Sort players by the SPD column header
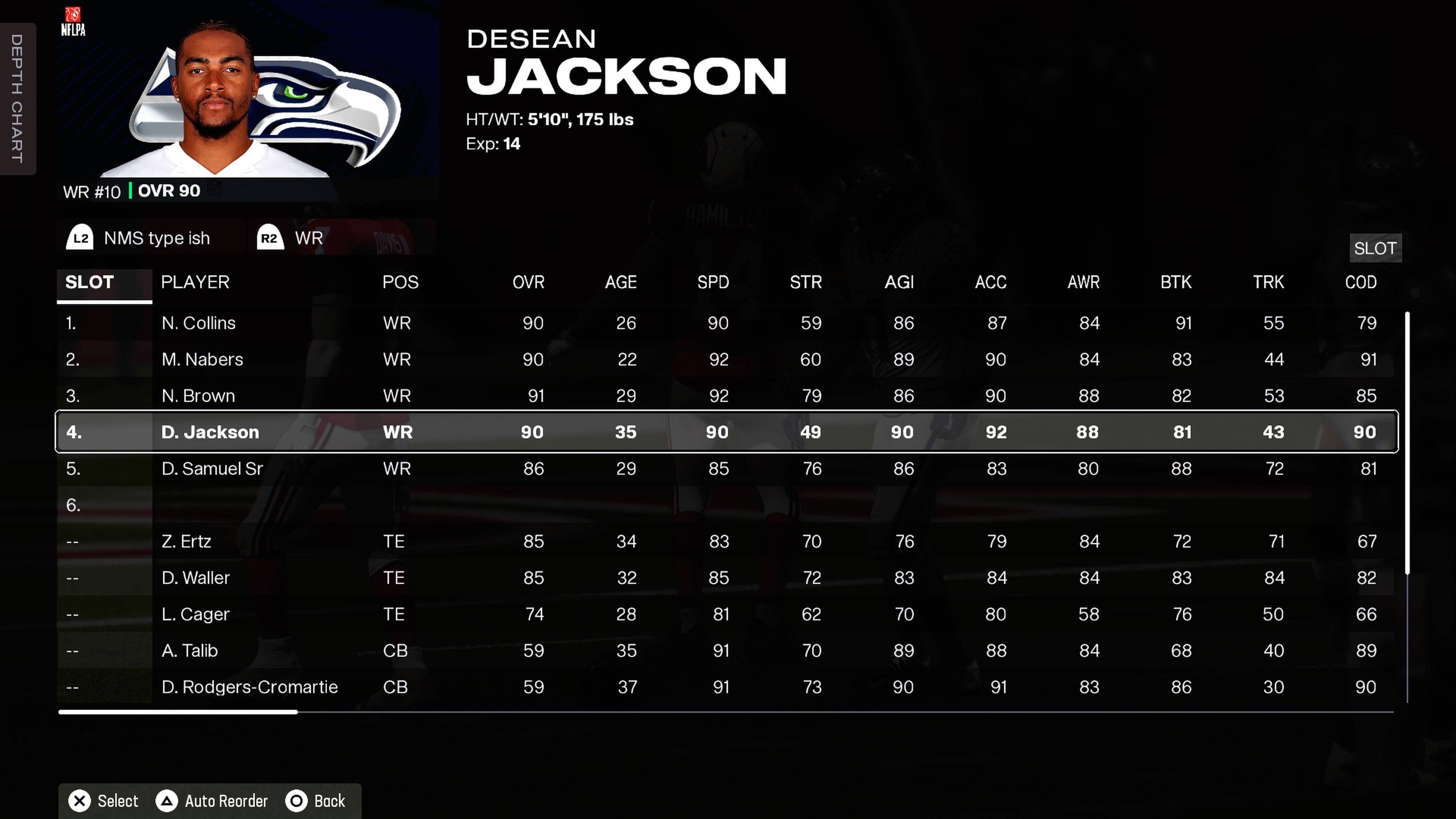 713,282
